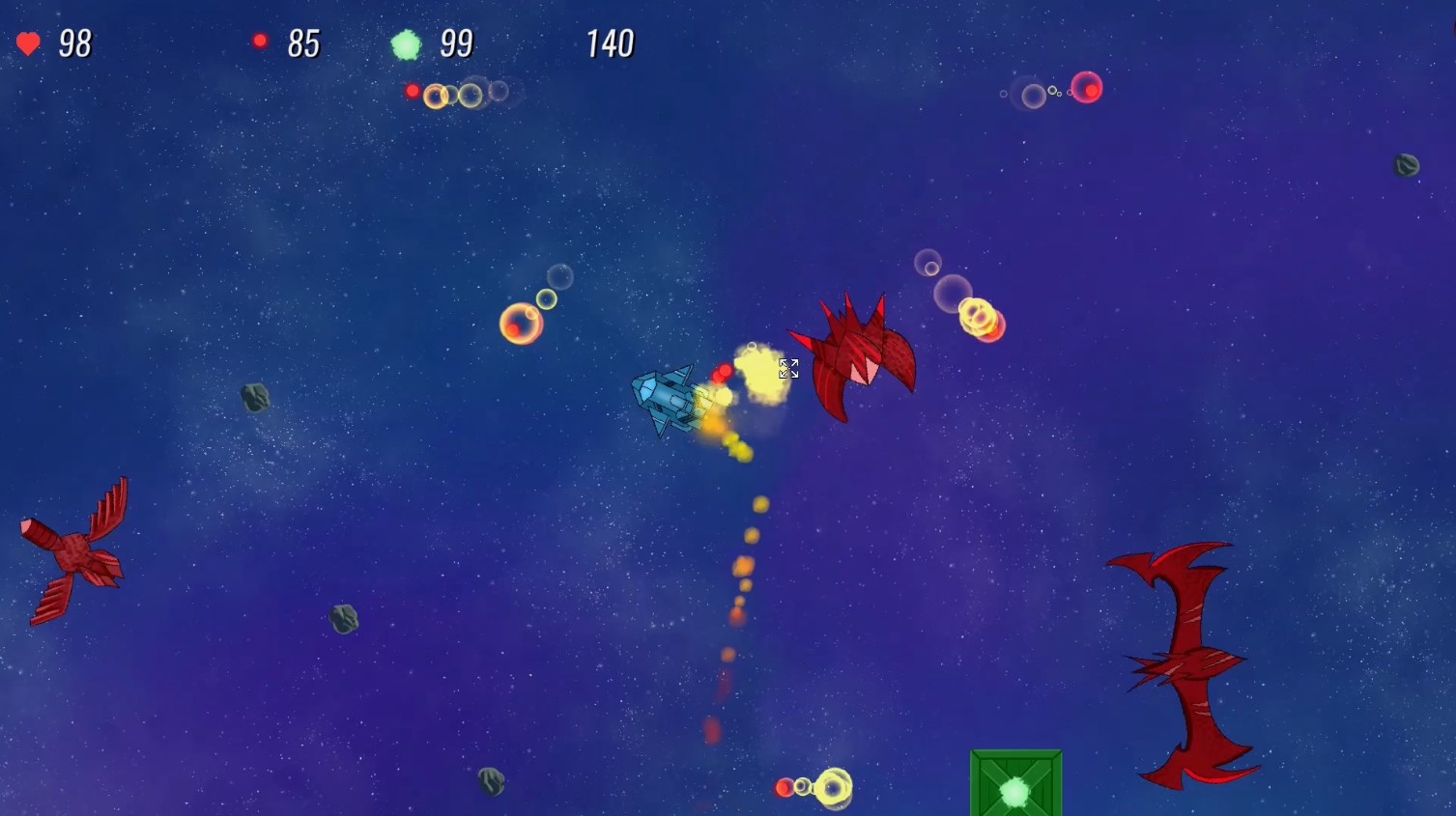Click the yellow ring cluster beside the spiky enemy
This screenshot has width=1456, height=816.
tap(980, 319)
